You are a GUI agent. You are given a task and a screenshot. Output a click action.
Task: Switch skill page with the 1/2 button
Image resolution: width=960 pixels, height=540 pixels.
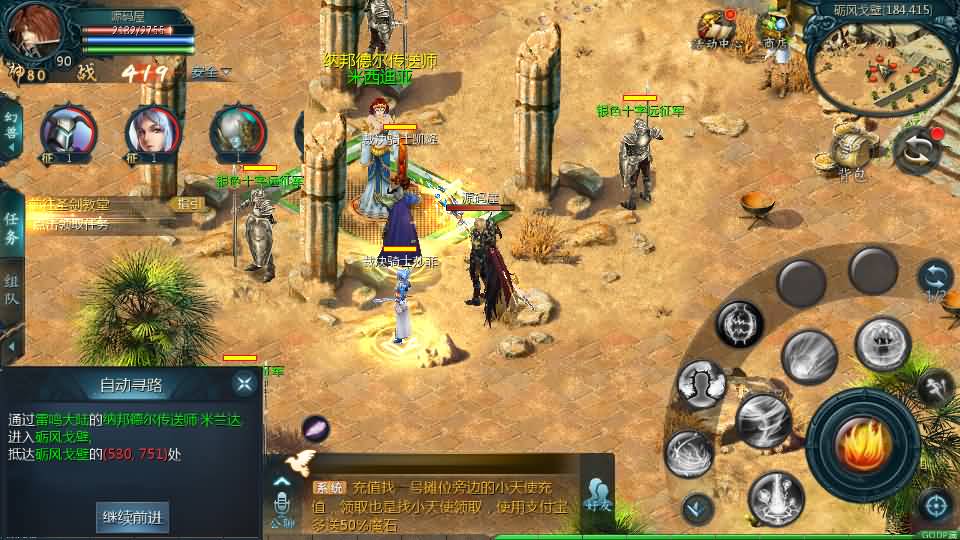pos(935,279)
